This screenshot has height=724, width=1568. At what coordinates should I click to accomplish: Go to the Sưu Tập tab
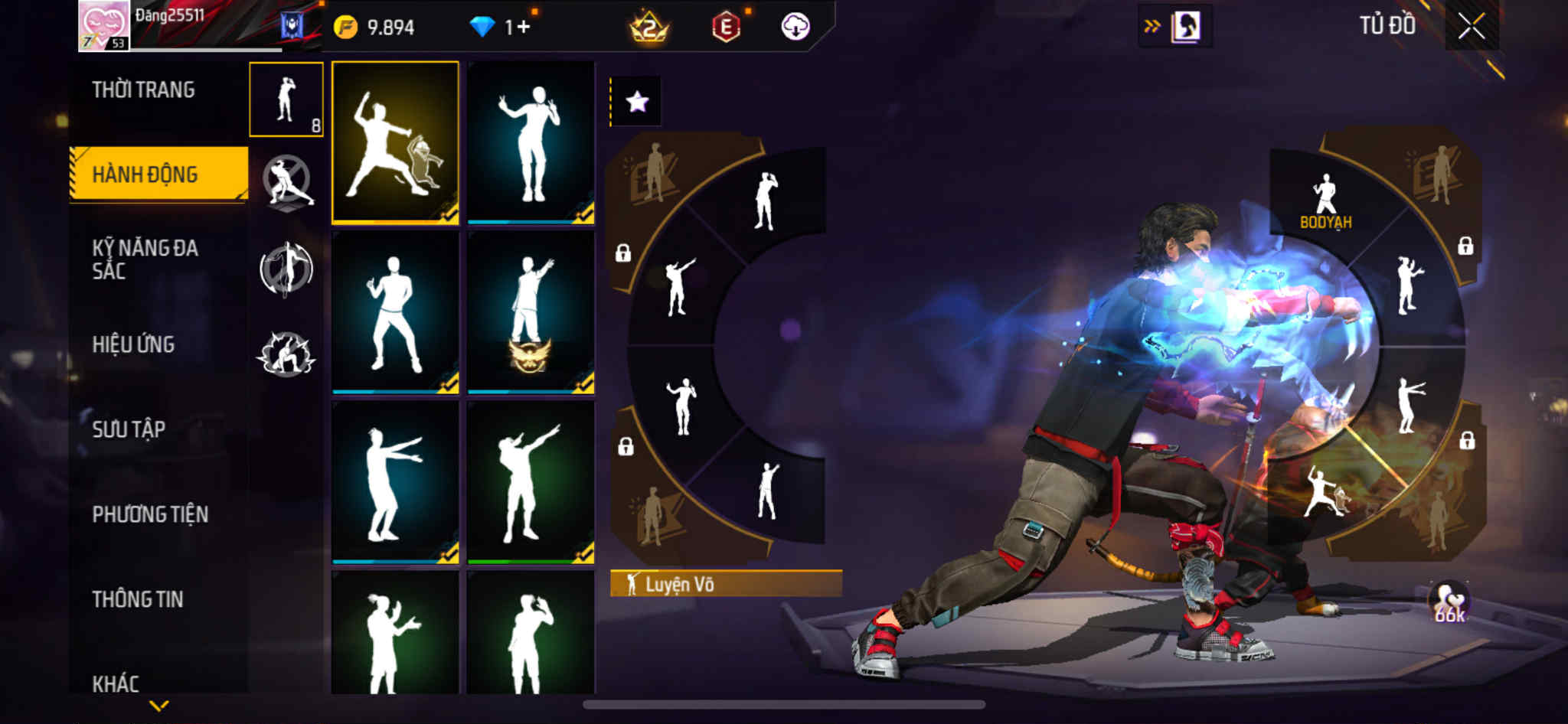pos(129,429)
